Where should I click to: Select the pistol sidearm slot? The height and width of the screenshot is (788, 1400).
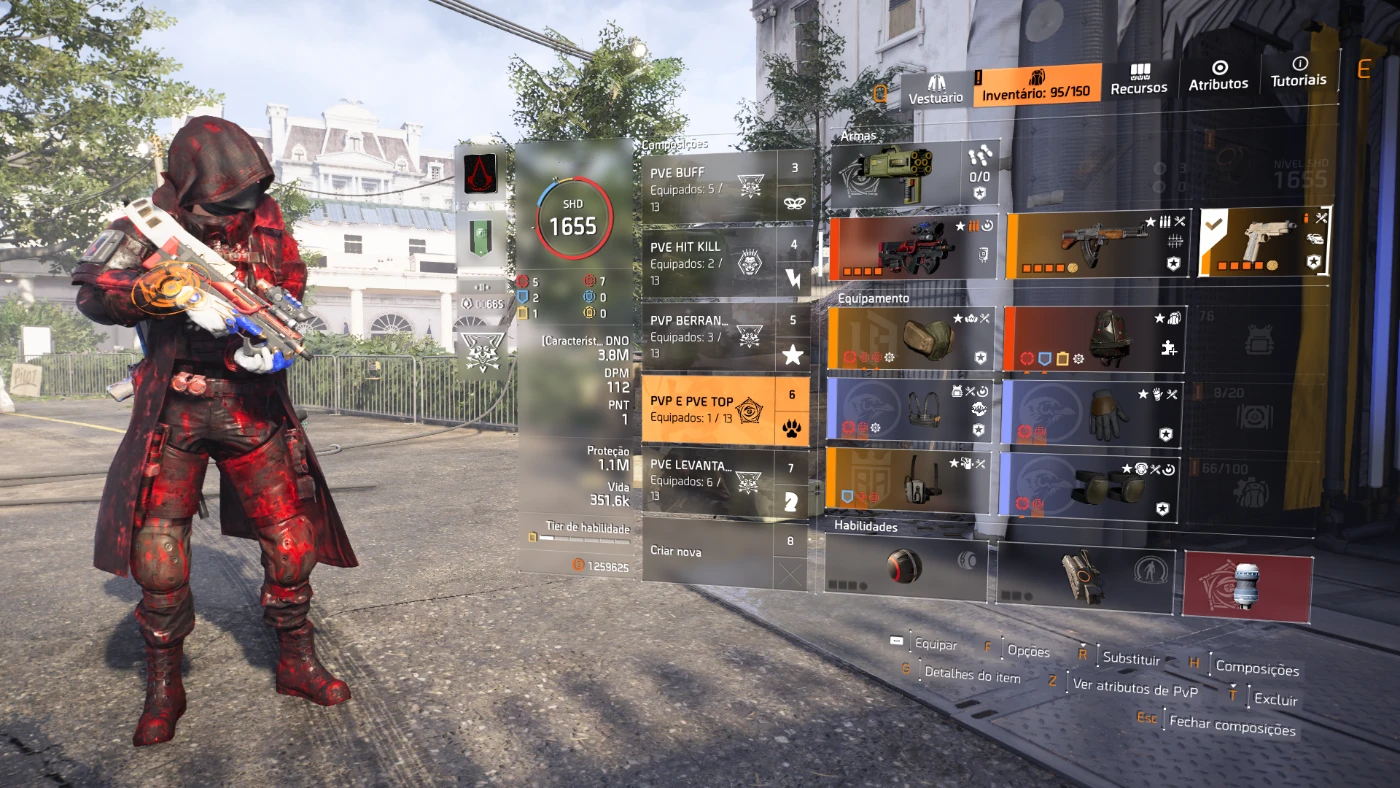coord(1265,242)
